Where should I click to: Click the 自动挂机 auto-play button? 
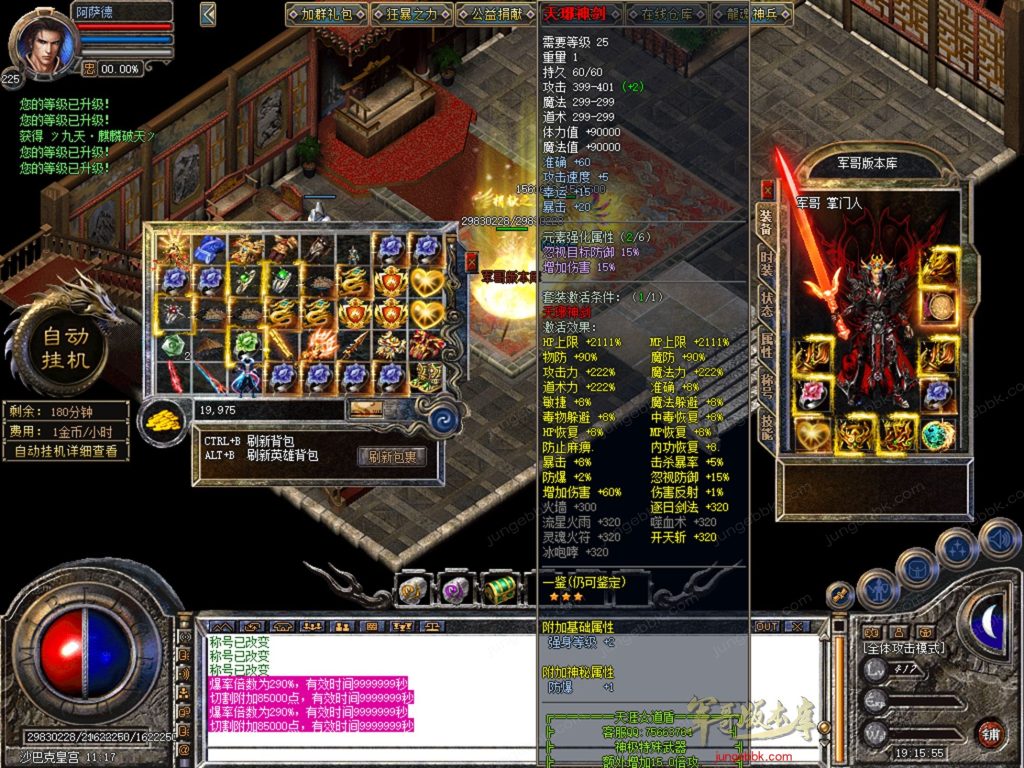66,345
